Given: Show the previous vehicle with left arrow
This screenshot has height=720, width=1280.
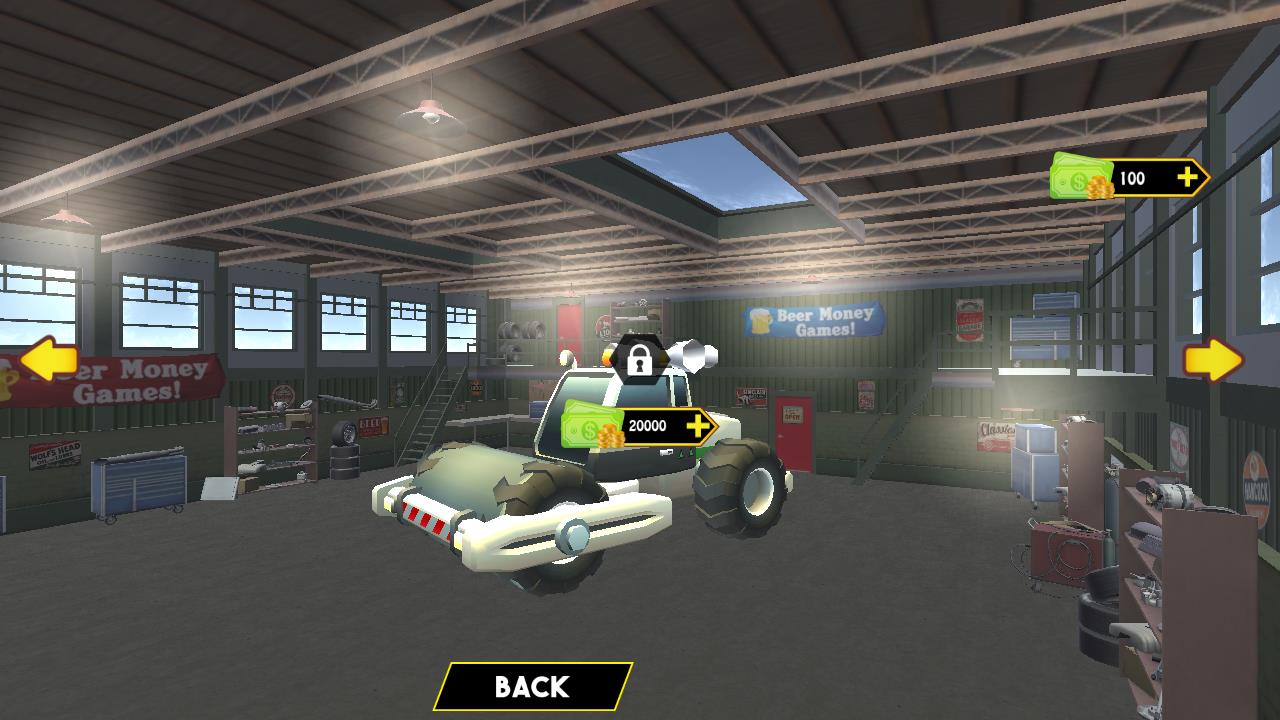Looking at the screenshot, I should click(x=49, y=361).
